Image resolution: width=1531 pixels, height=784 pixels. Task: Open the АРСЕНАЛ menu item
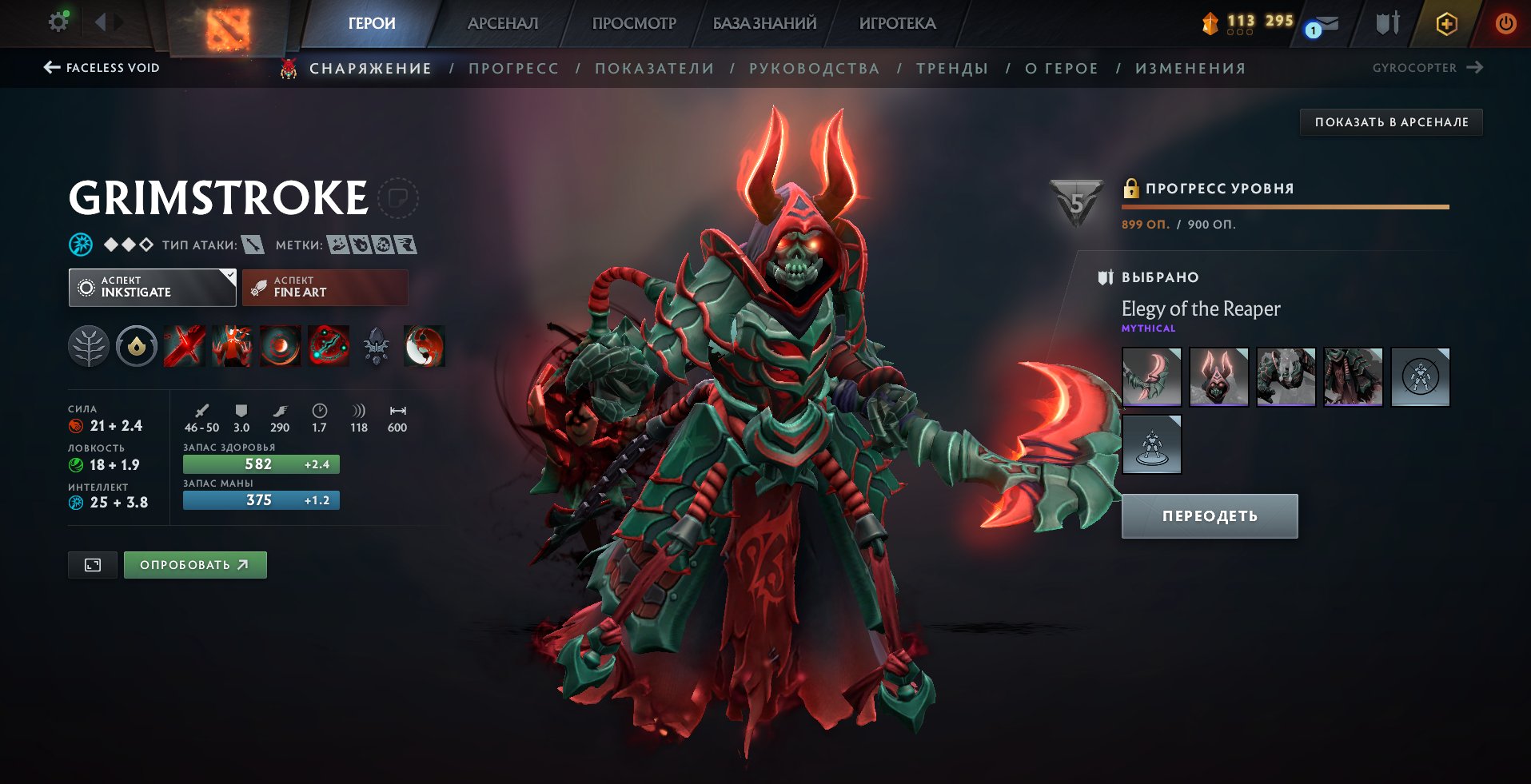501,23
